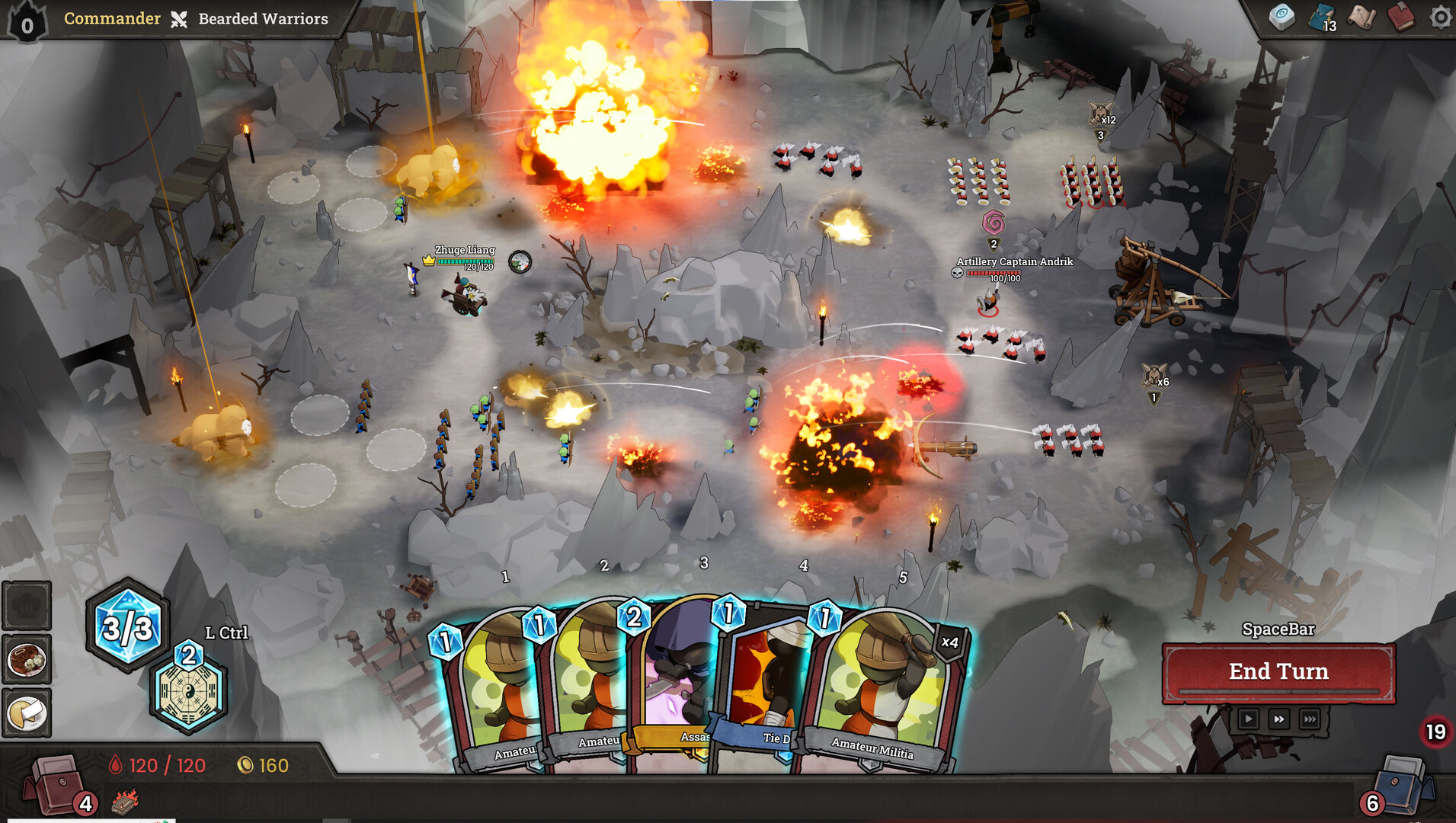Click the Bearded Warriors banner
Viewport: 1456px width, 823px height.
click(263, 19)
